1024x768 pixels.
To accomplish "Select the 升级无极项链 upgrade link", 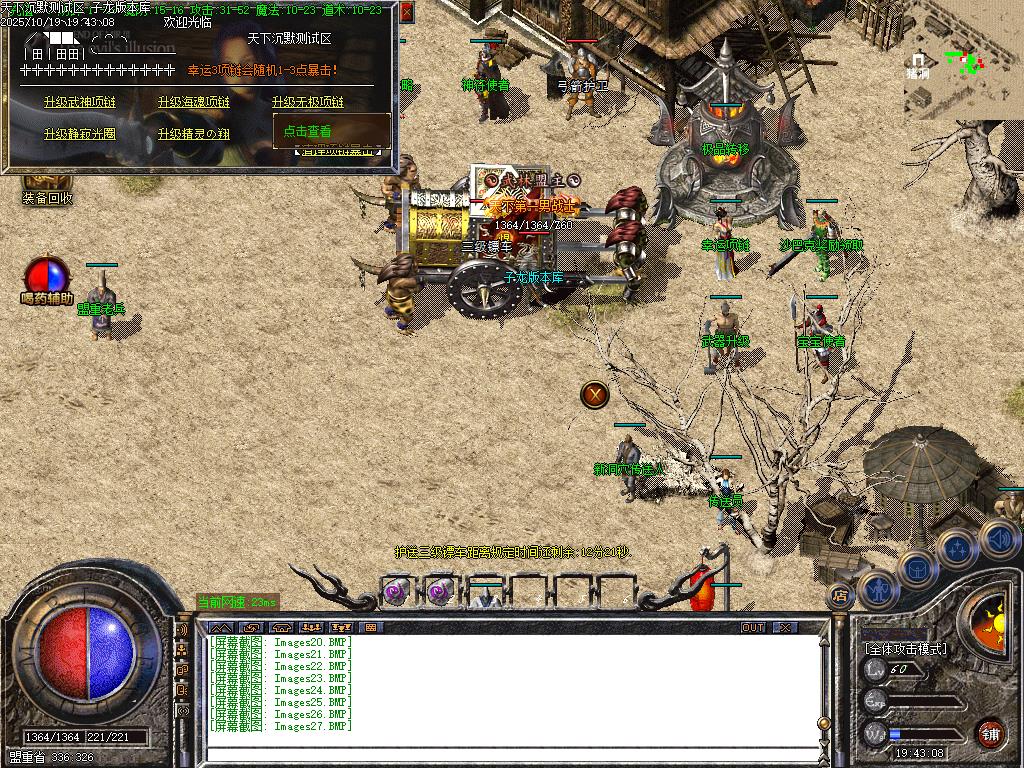I will coord(307,102).
